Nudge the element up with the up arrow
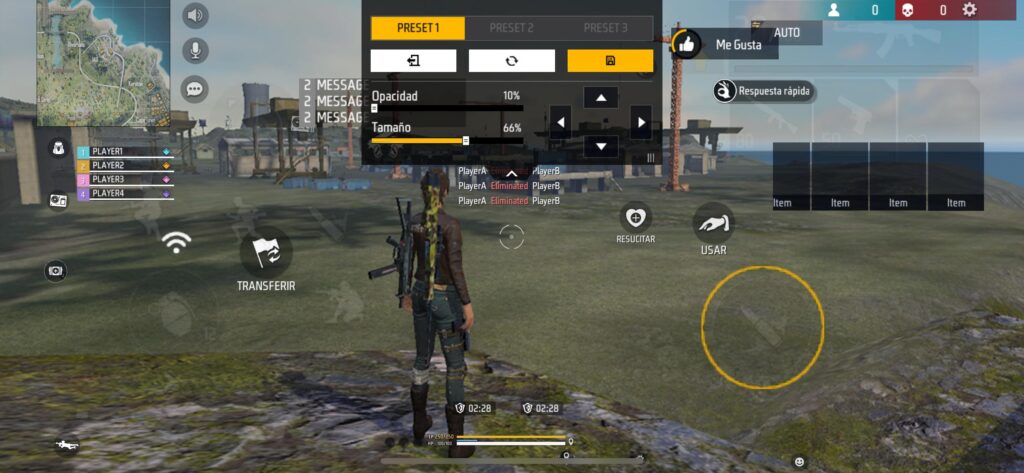Viewport: 1024px width, 473px height. (600, 97)
